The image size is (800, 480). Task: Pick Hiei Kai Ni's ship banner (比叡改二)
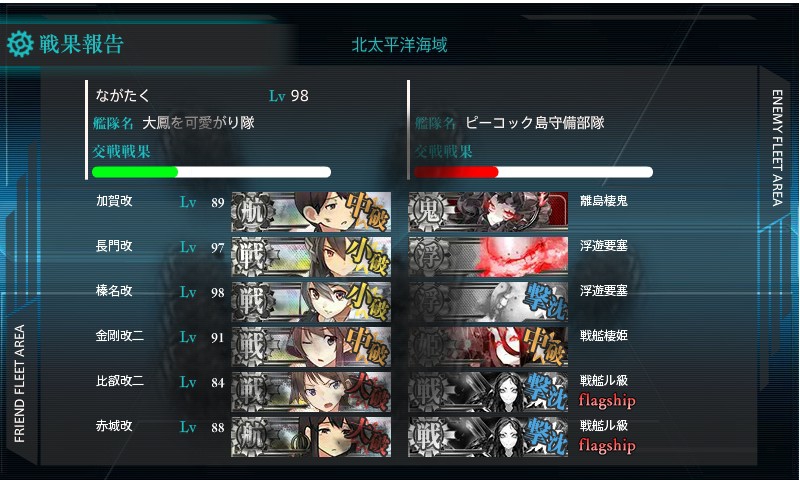[311, 390]
